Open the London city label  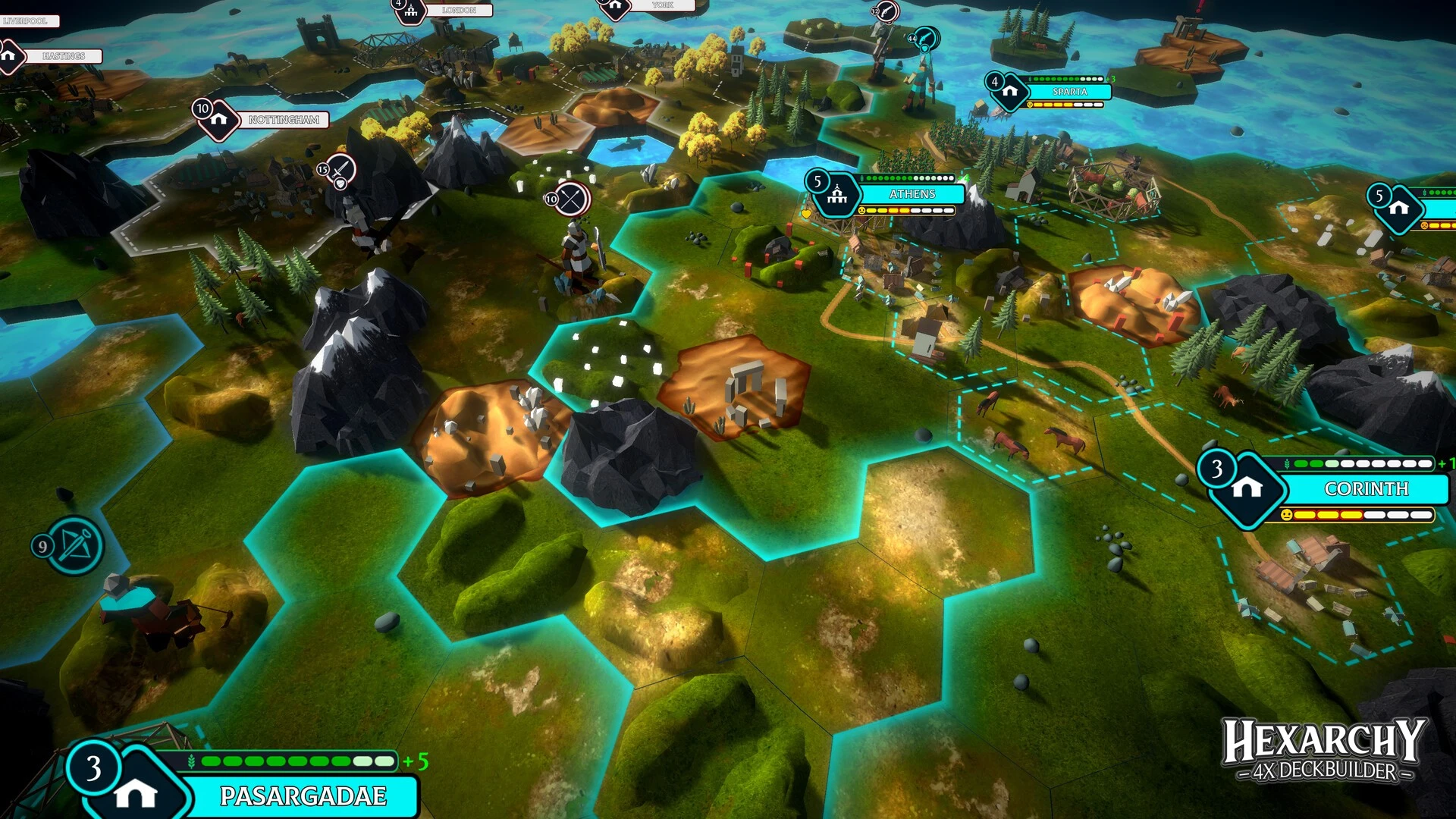coord(459,10)
